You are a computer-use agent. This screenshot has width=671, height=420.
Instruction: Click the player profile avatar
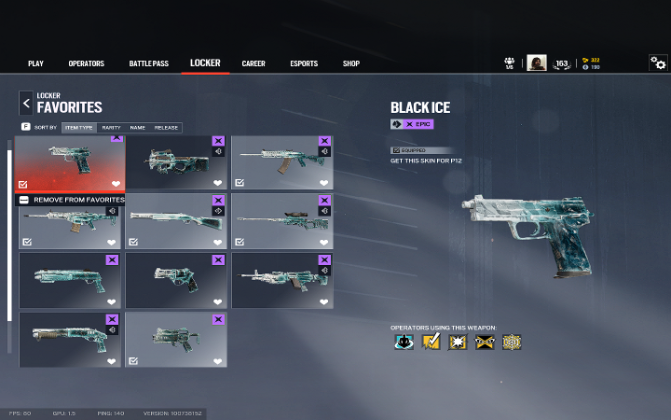[537, 63]
